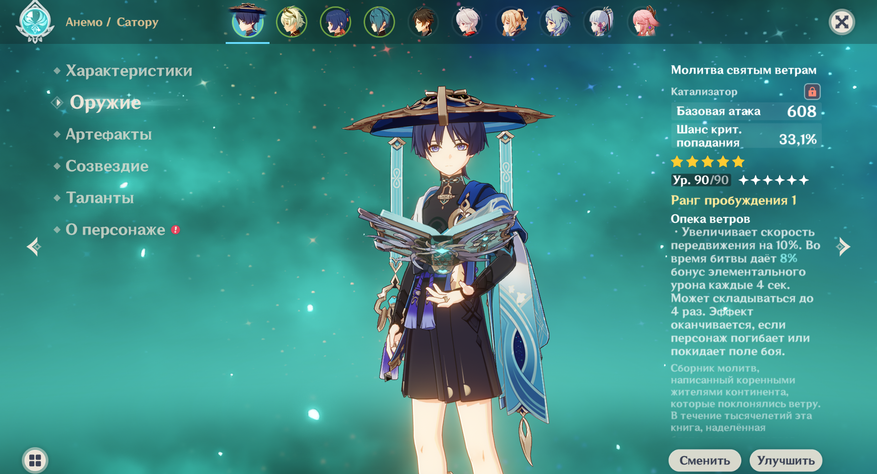Click the Улучшить (enhance weapon) button
This screenshot has height=474, width=877.
(785, 461)
